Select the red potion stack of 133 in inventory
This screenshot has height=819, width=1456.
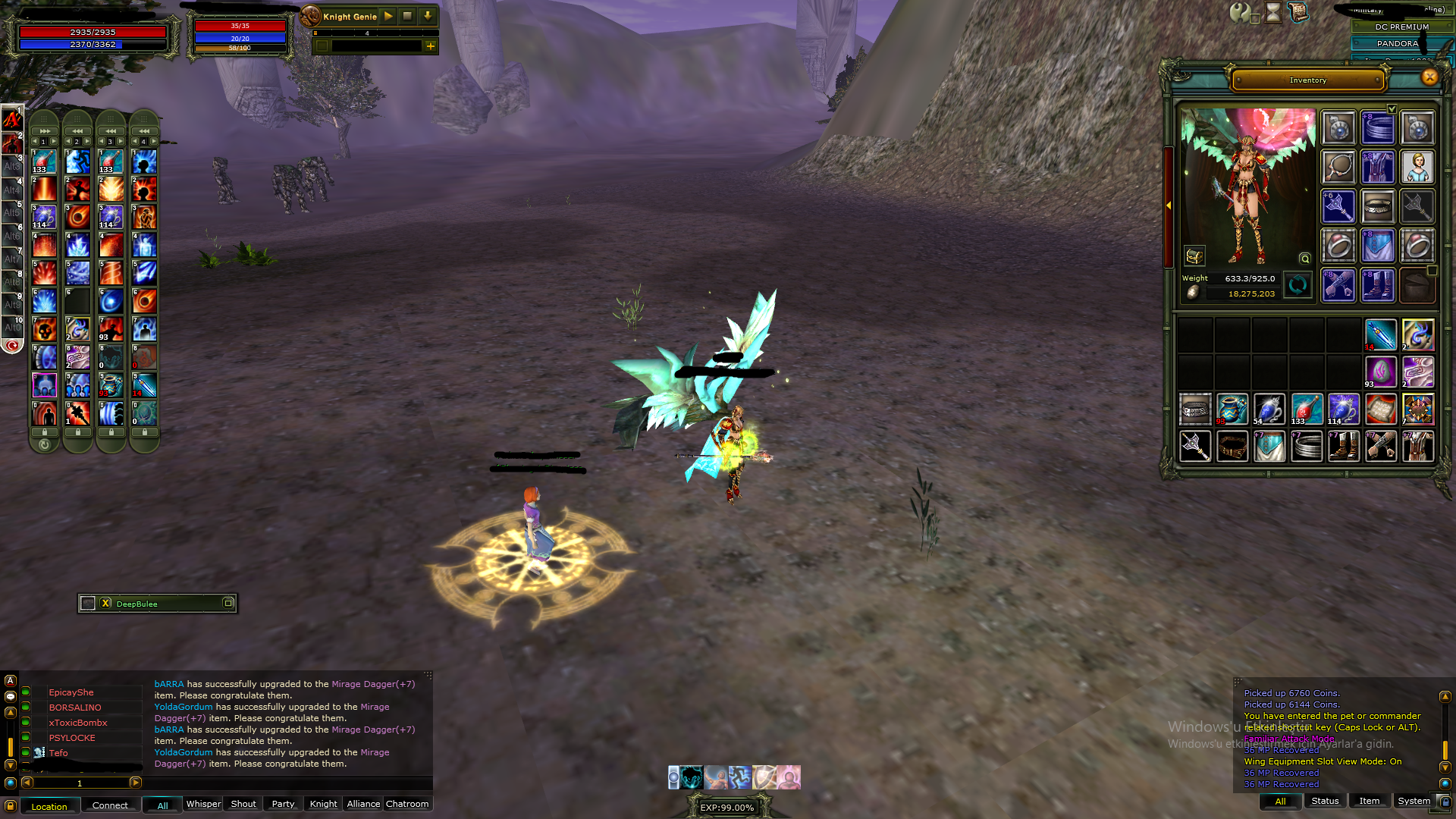(1306, 409)
